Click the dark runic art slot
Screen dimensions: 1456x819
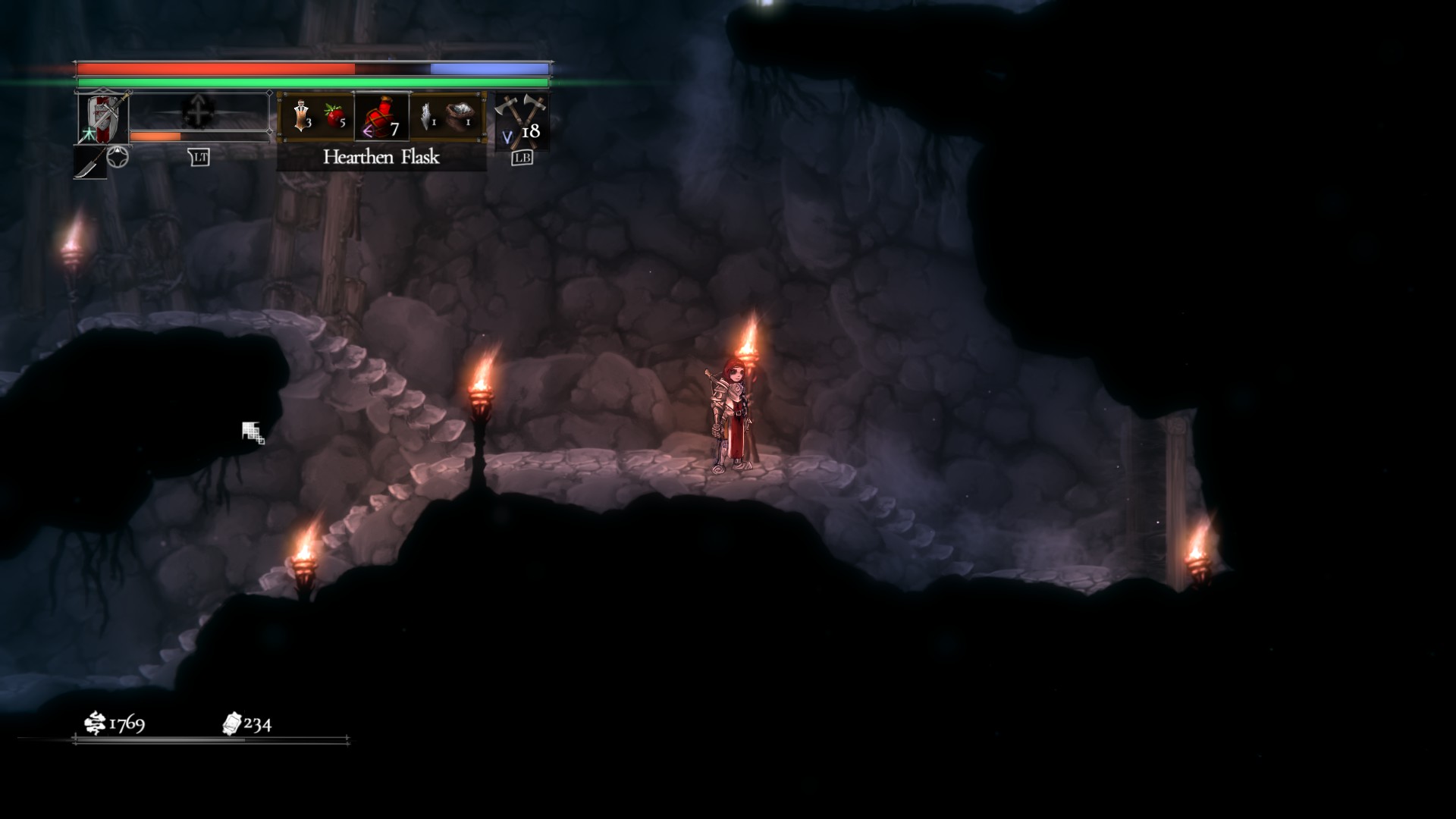199,111
